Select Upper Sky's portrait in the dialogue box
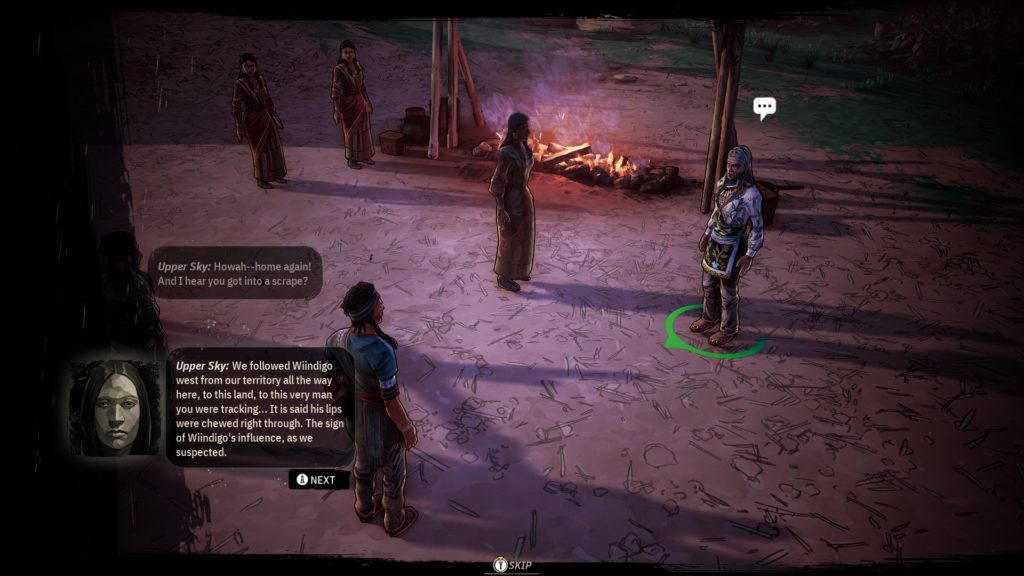 (x=115, y=407)
